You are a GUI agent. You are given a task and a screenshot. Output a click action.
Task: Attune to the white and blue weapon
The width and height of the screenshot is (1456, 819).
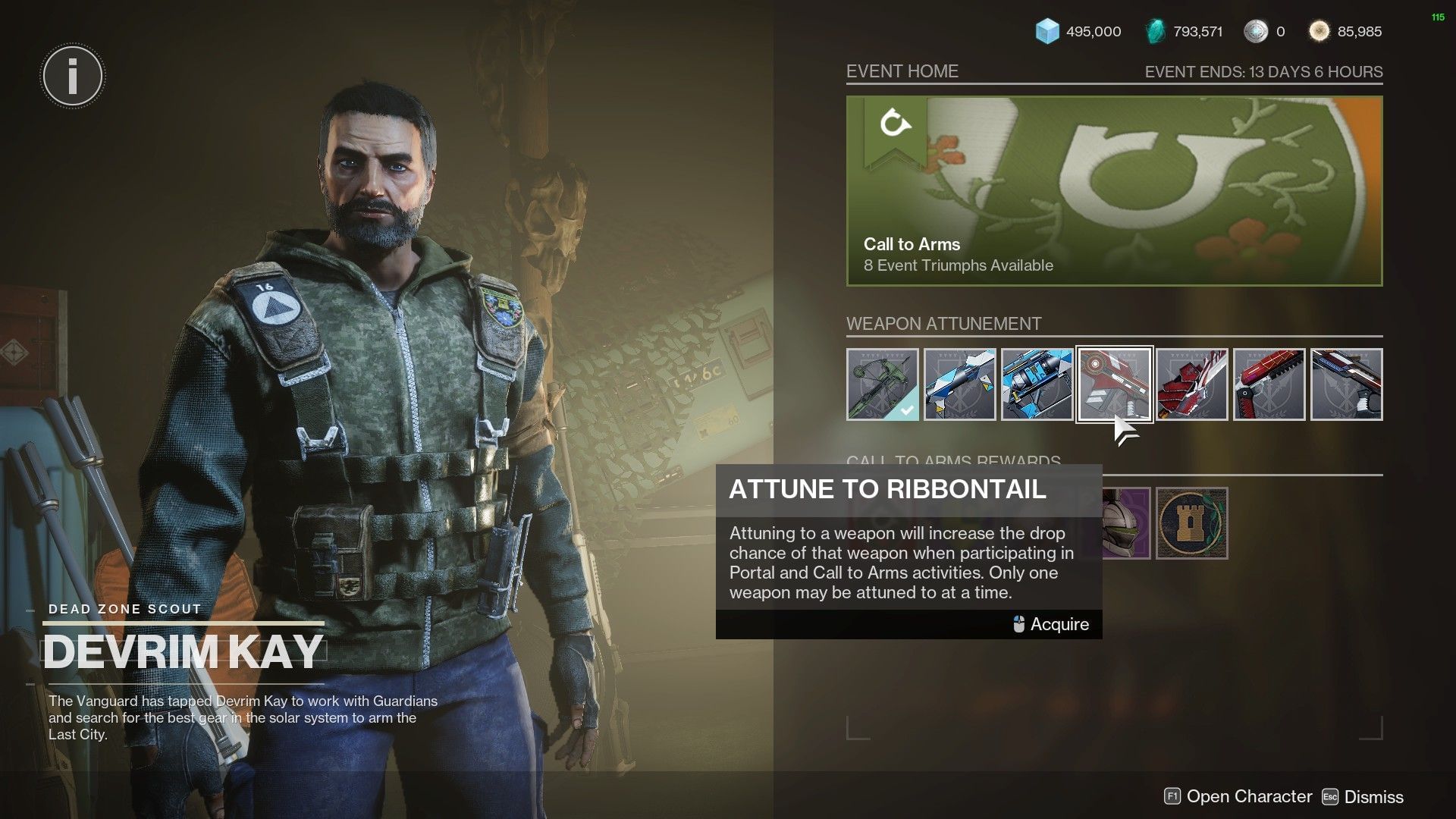(x=959, y=384)
